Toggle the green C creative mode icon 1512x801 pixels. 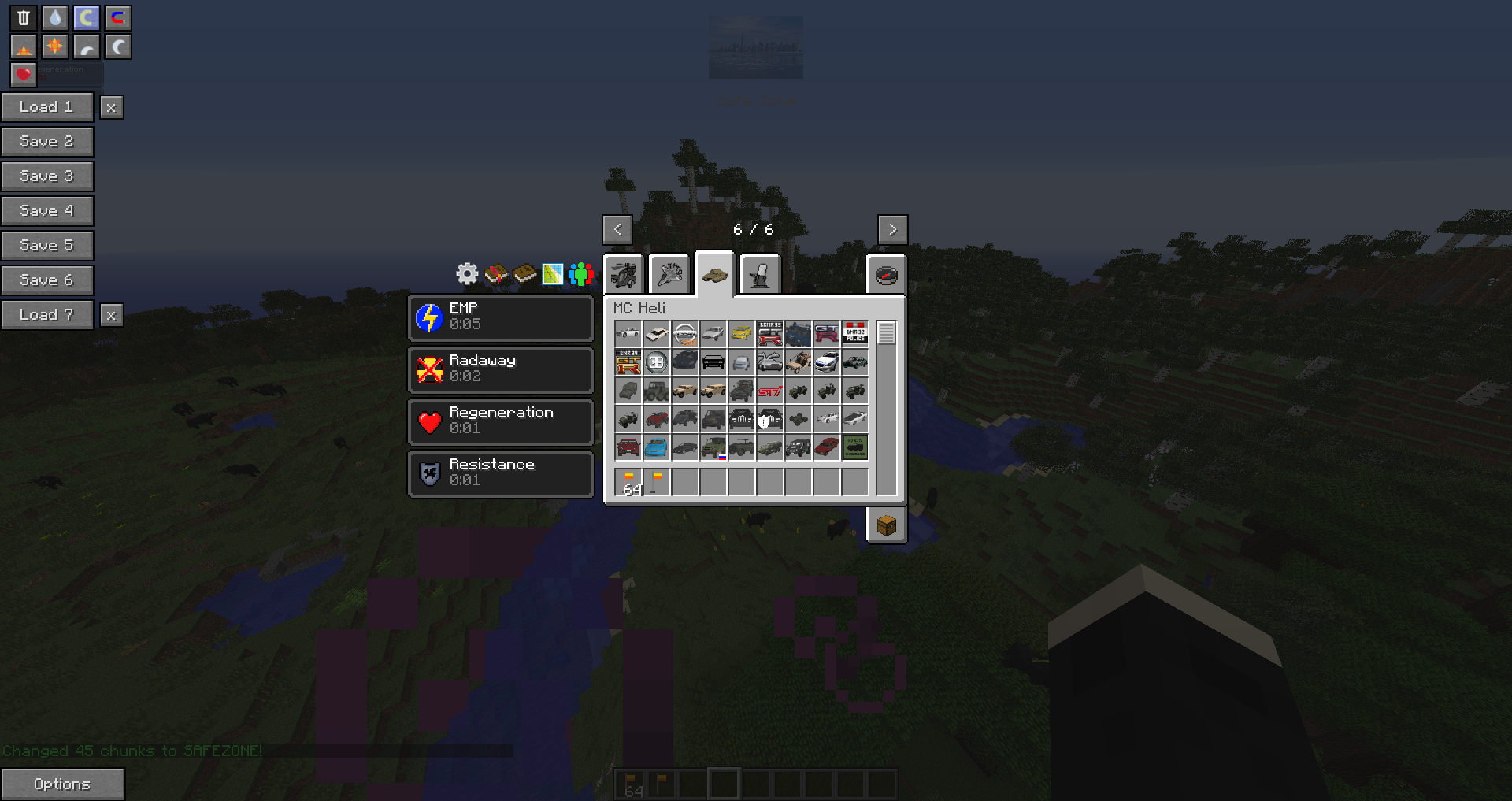click(x=85, y=17)
